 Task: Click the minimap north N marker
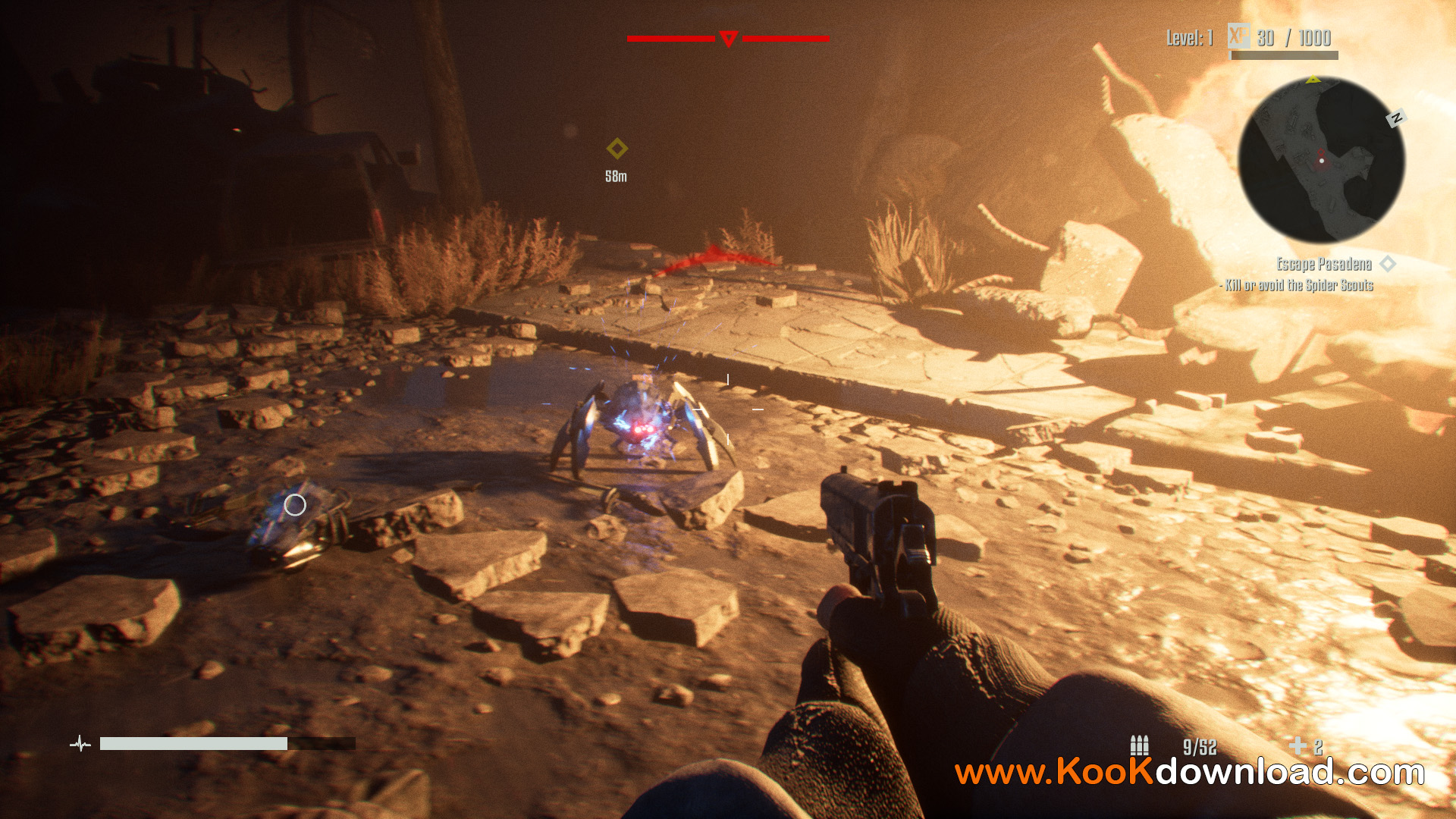pyautogui.click(x=1396, y=118)
